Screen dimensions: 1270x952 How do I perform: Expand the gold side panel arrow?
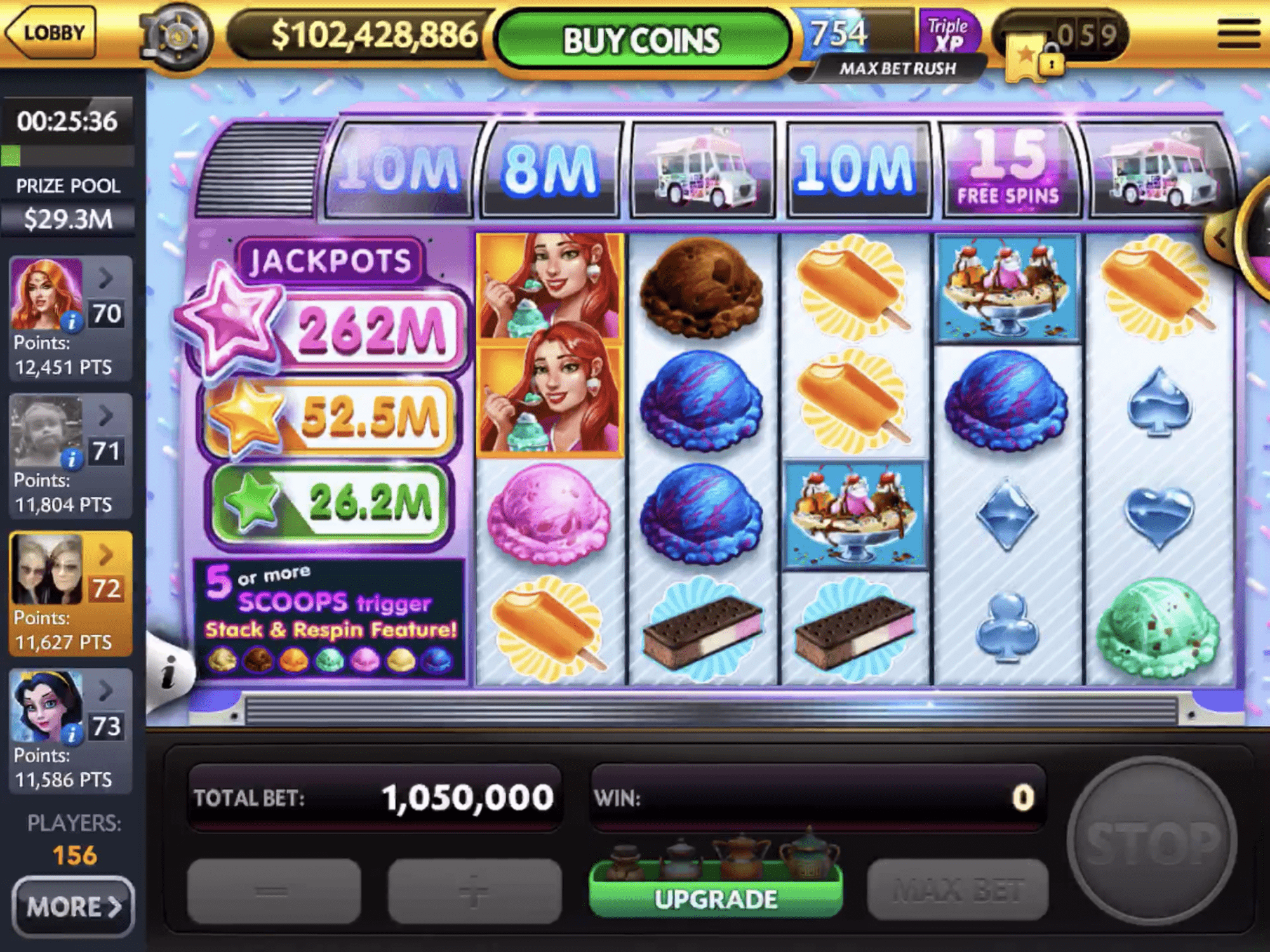(x=1220, y=239)
